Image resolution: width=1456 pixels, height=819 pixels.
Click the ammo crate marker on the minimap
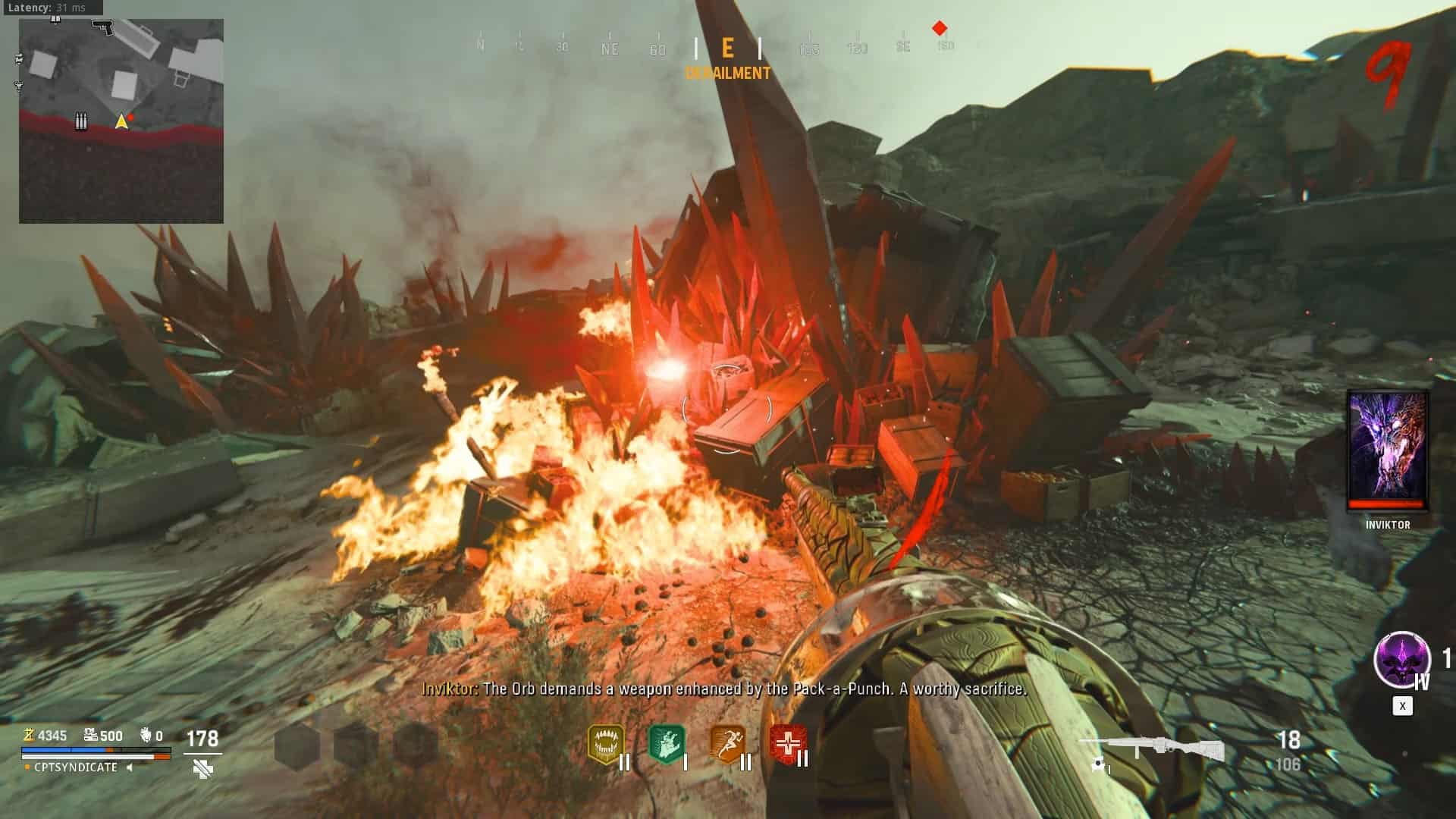[81, 121]
